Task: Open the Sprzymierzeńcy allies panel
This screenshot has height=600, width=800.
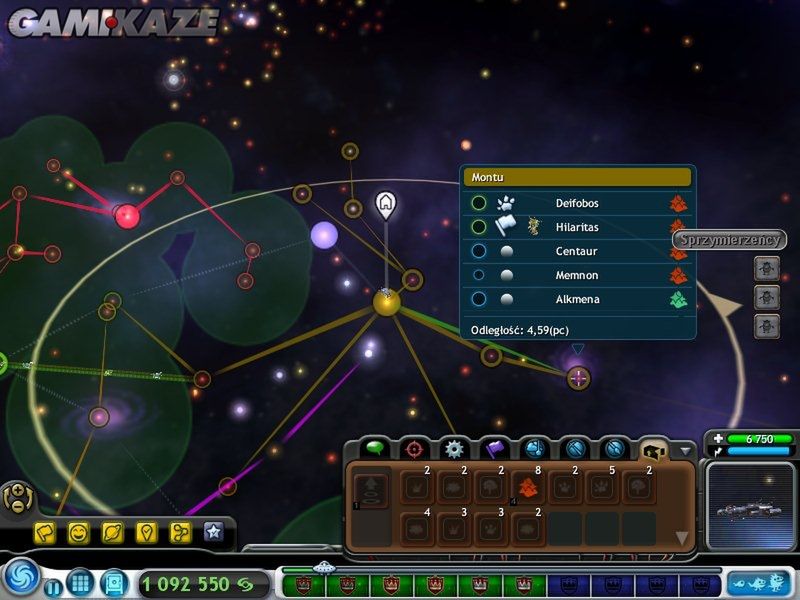Action: click(729, 240)
